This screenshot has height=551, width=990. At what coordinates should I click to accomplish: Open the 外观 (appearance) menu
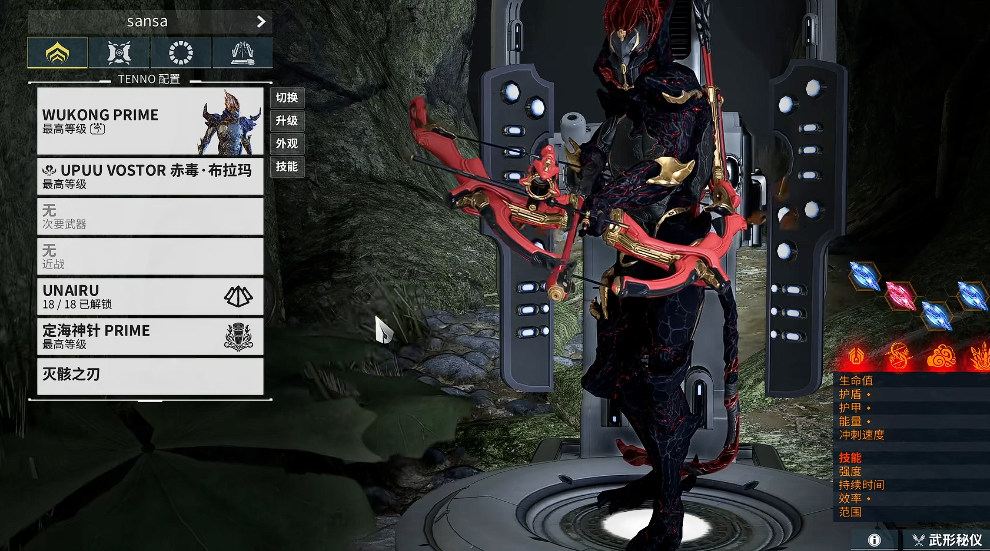[287, 144]
